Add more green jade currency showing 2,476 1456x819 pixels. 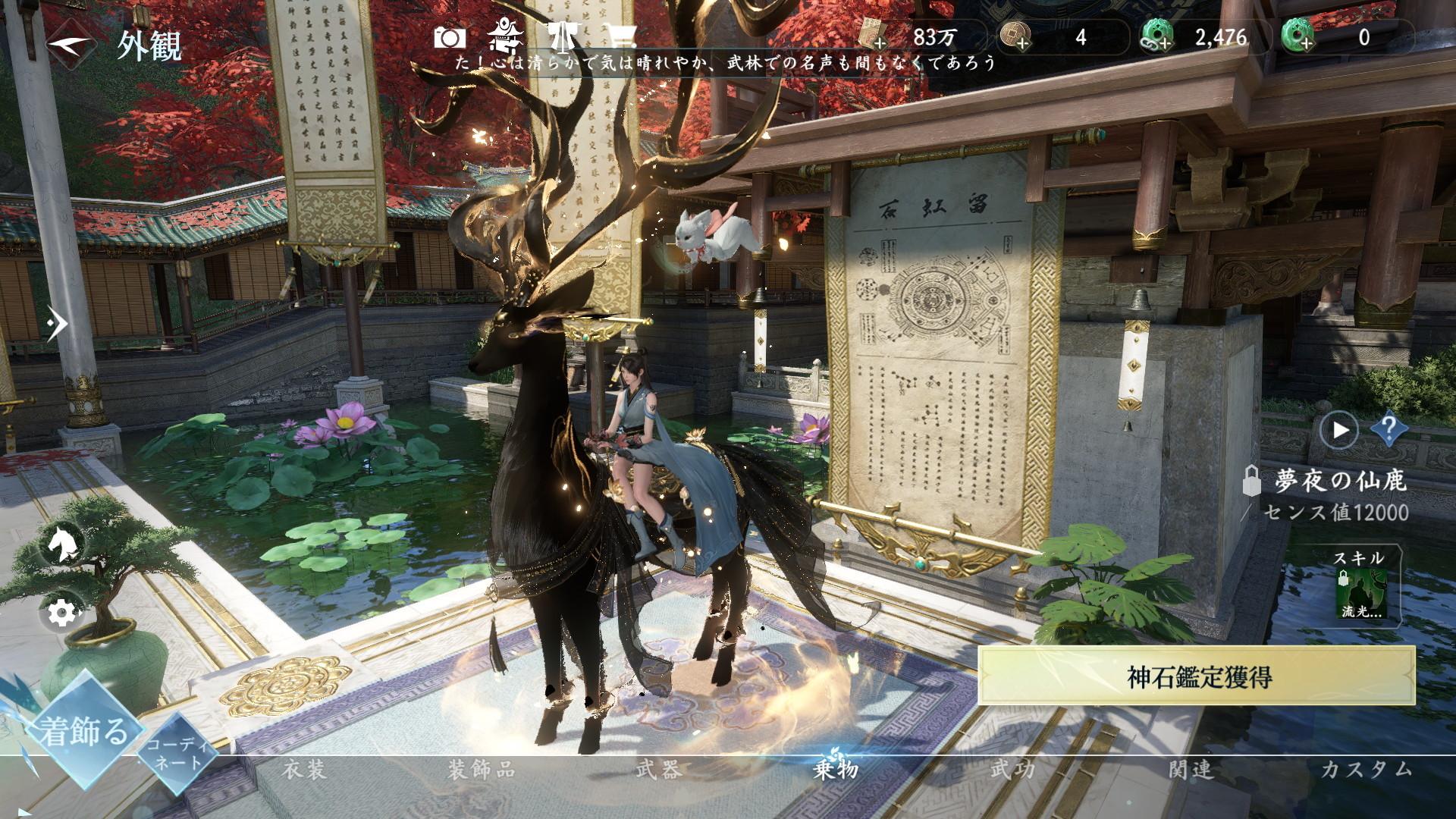(1158, 37)
